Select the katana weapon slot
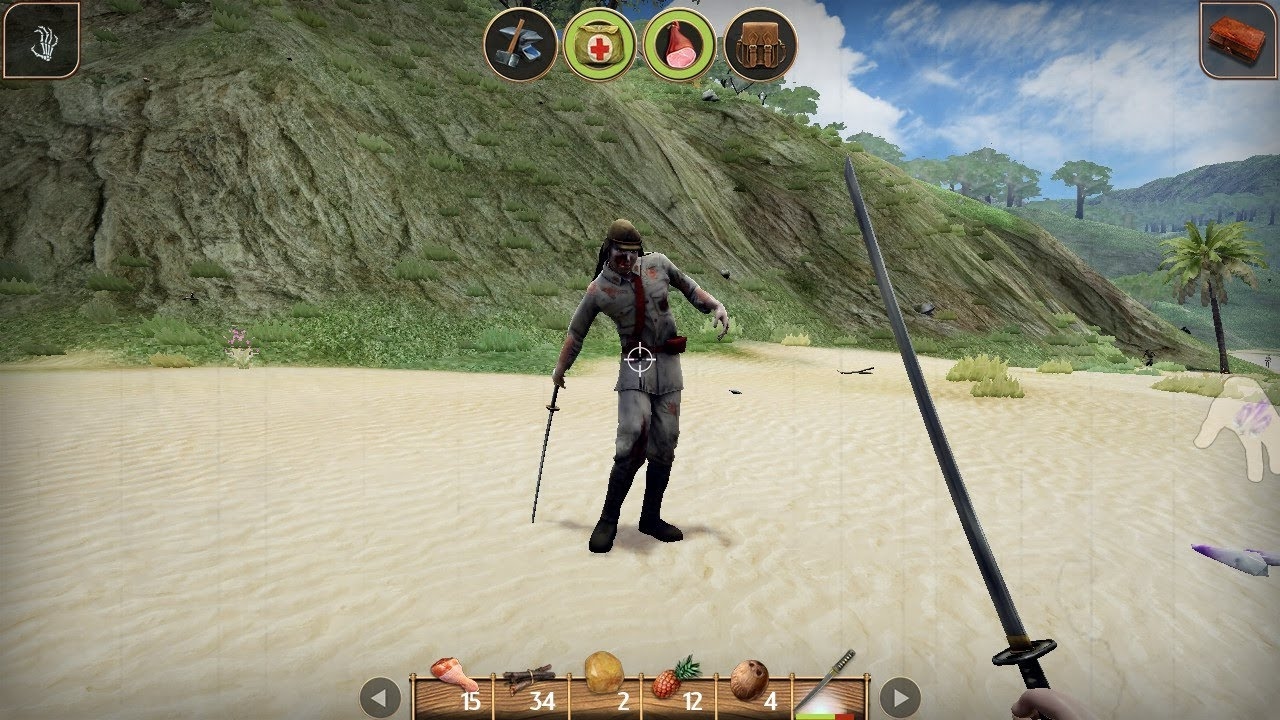Screen dimensions: 1280x720 coord(829,686)
